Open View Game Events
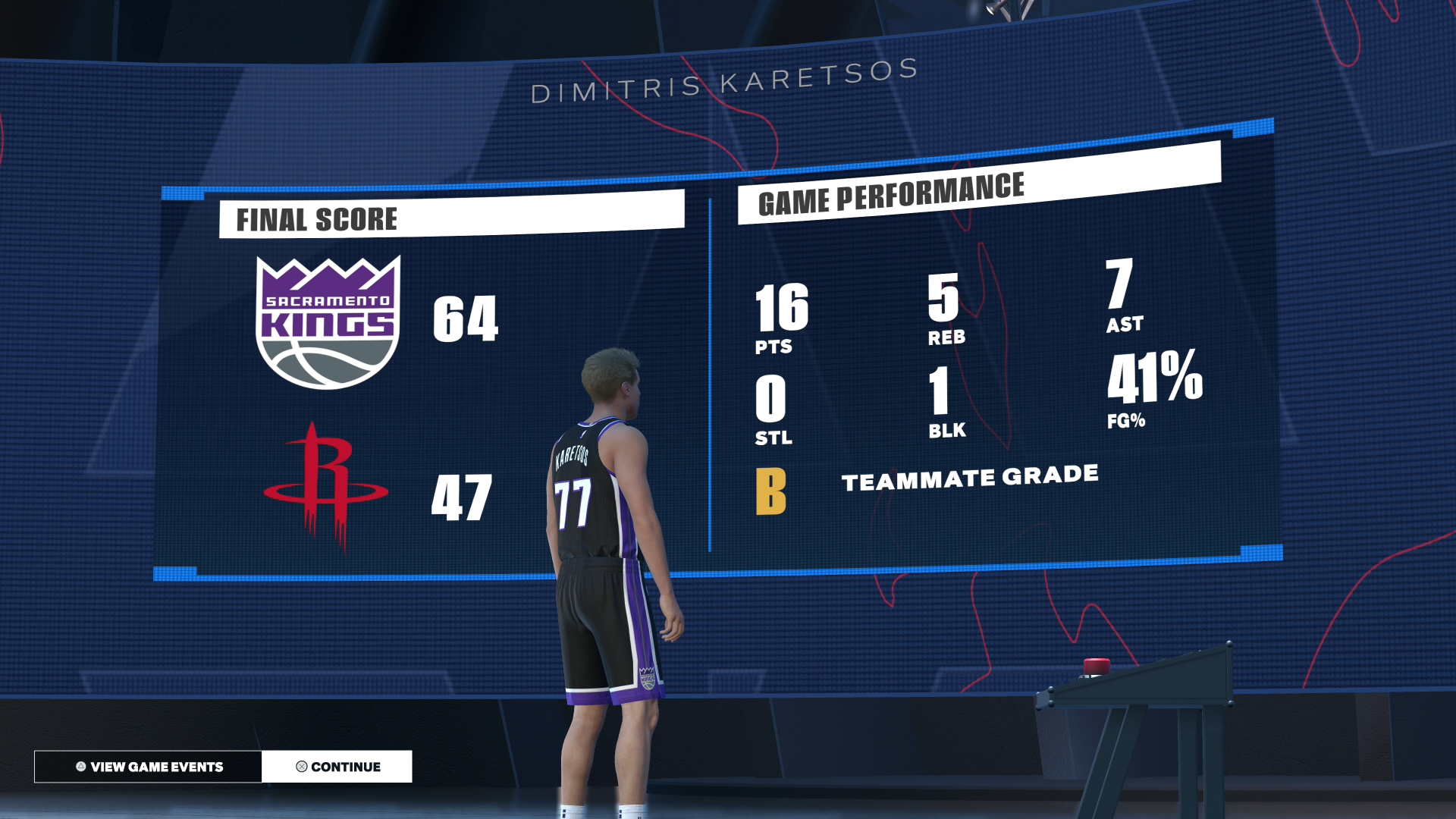 pyautogui.click(x=149, y=767)
